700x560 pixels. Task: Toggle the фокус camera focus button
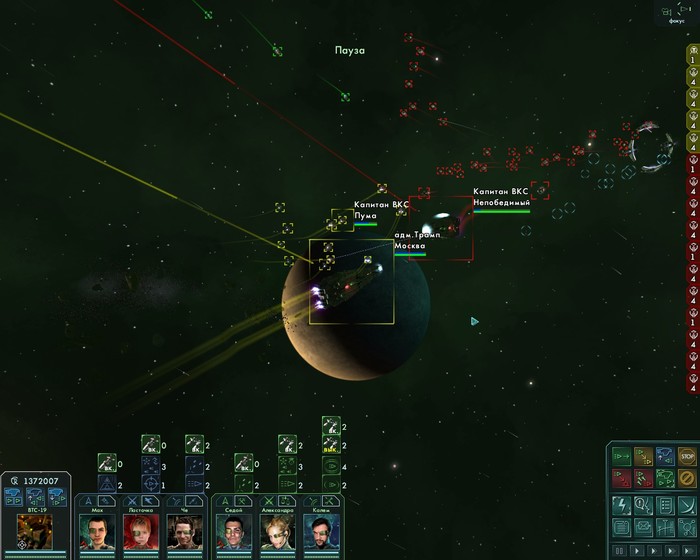[681, 10]
